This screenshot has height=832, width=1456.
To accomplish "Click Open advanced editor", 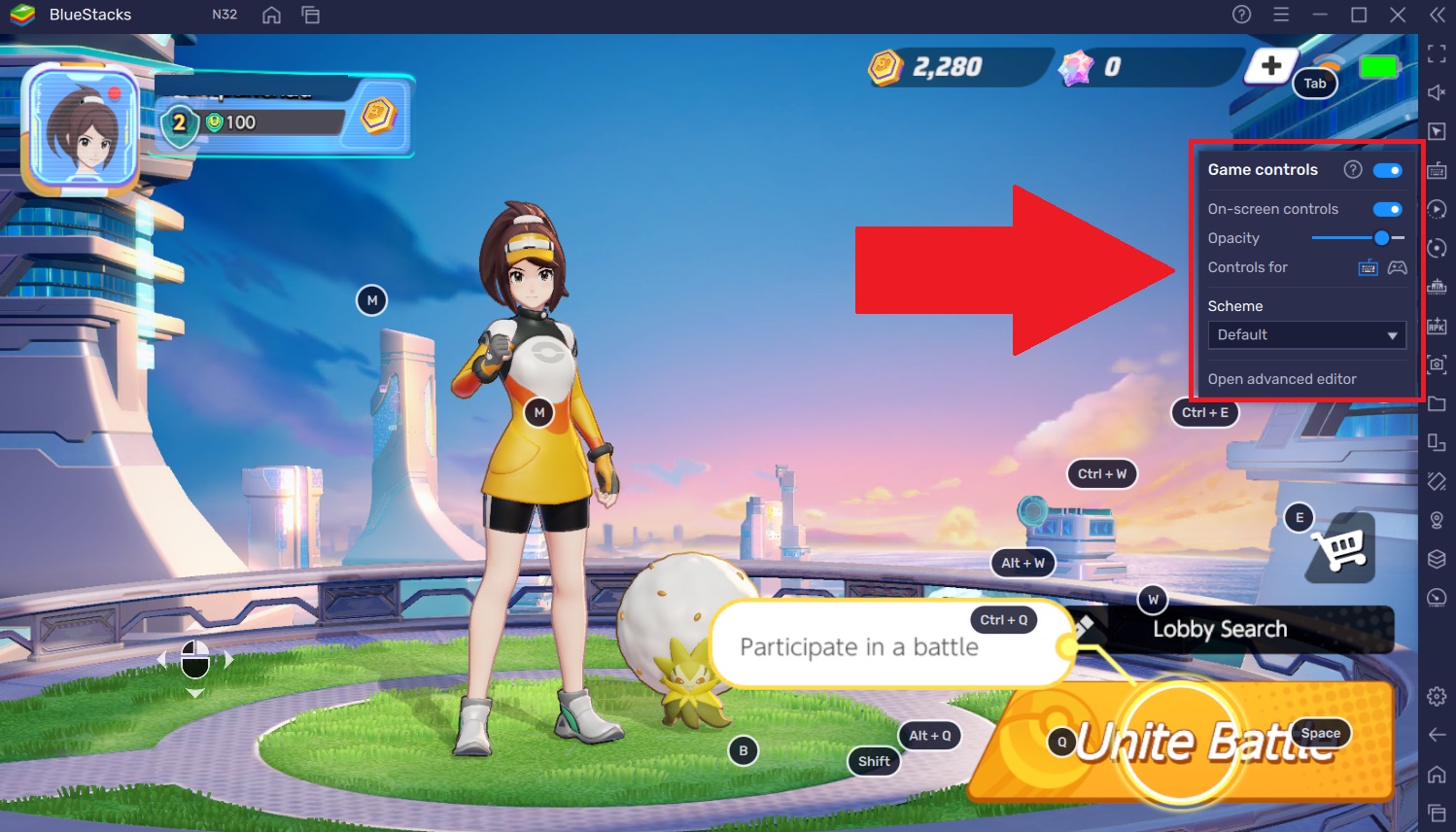I will click(1281, 379).
